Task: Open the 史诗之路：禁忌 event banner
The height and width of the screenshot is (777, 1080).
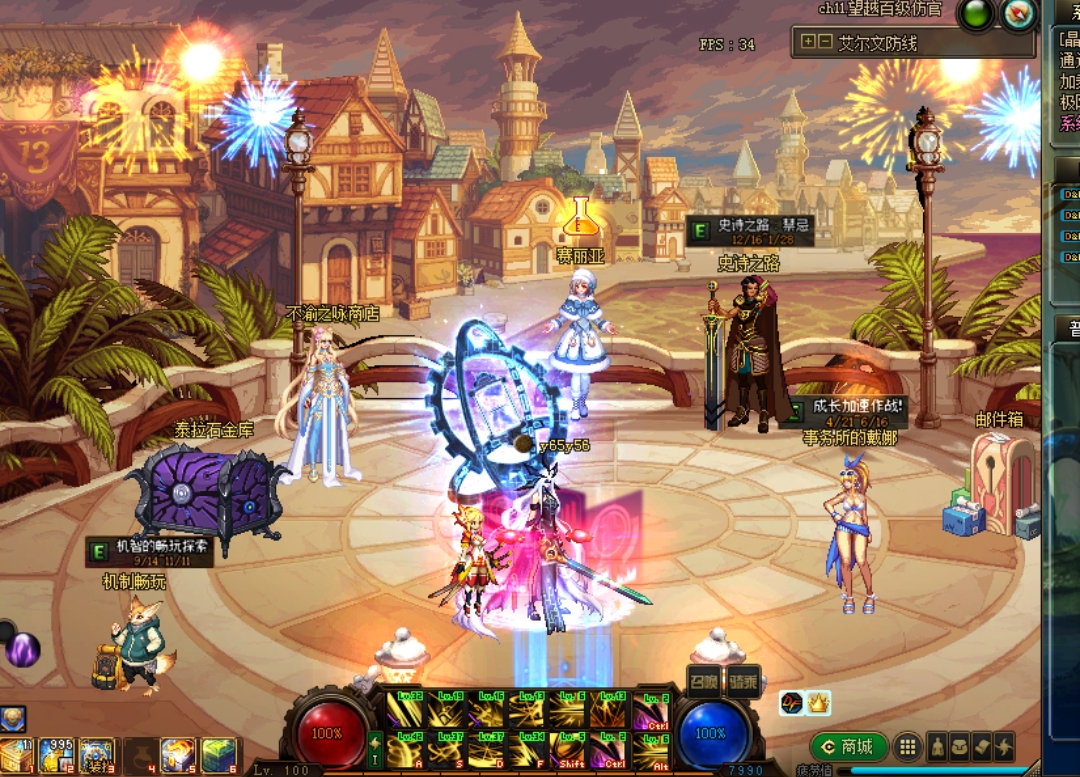Action: point(749,231)
